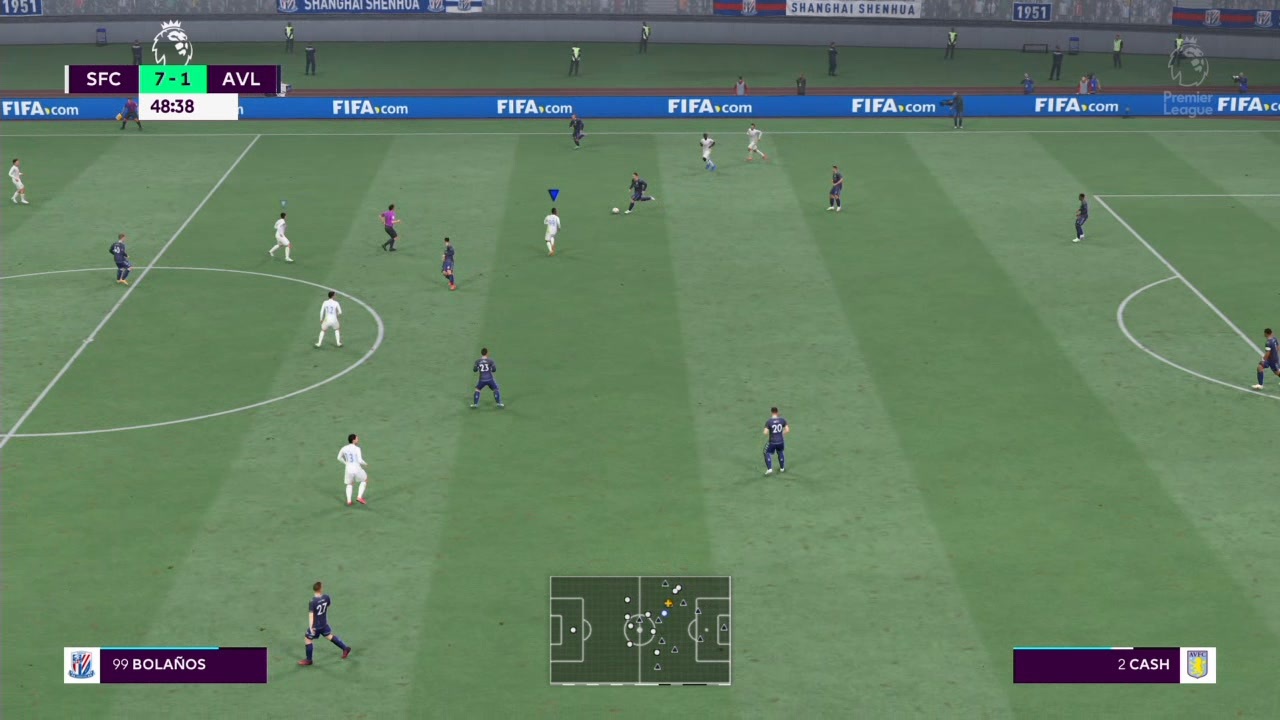Select the SHANGHAI SHENHUA stadium banner
This screenshot has height=720, width=1280.
coord(854,8)
